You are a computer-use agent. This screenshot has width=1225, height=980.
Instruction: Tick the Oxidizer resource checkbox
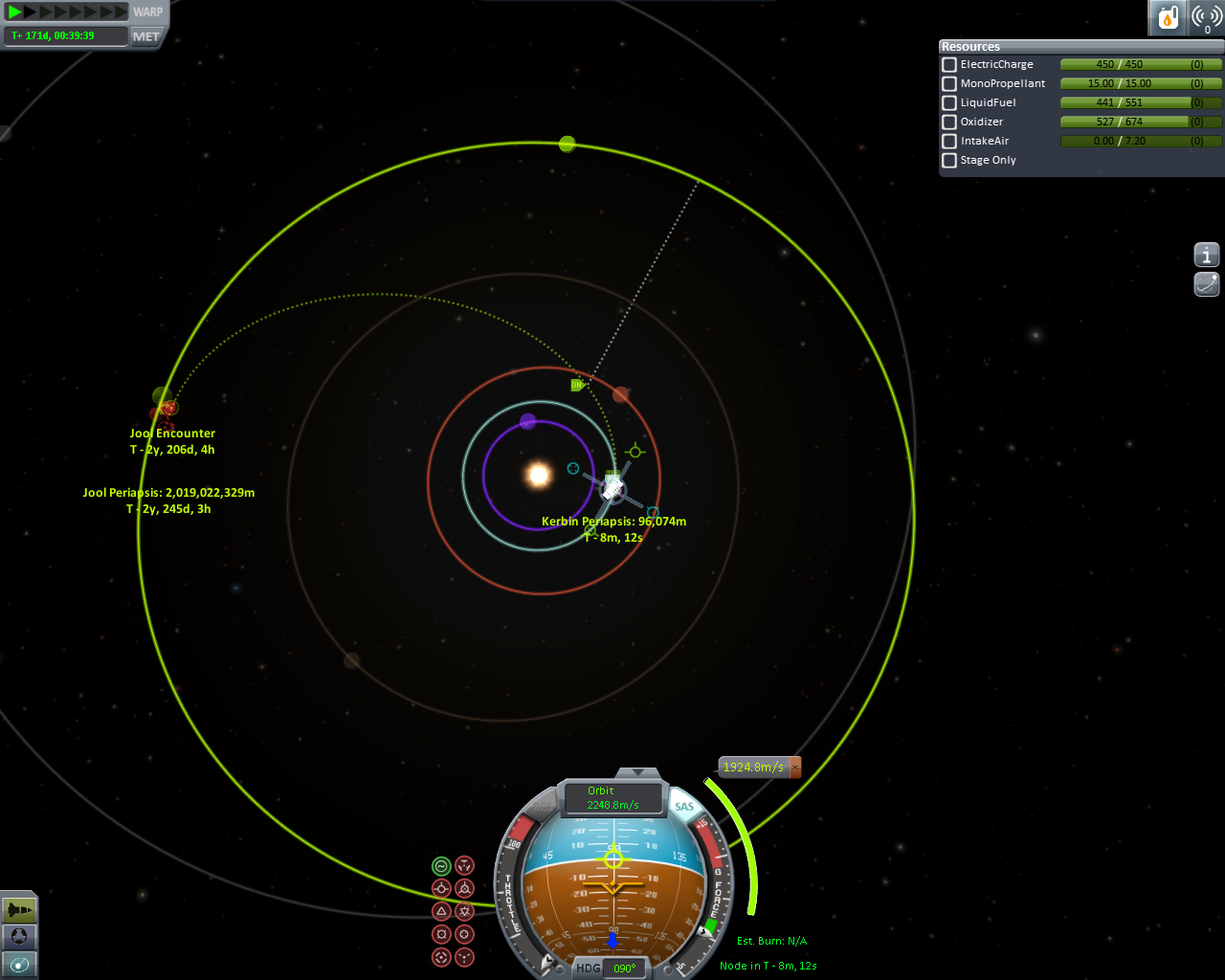[x=949, y=122]
